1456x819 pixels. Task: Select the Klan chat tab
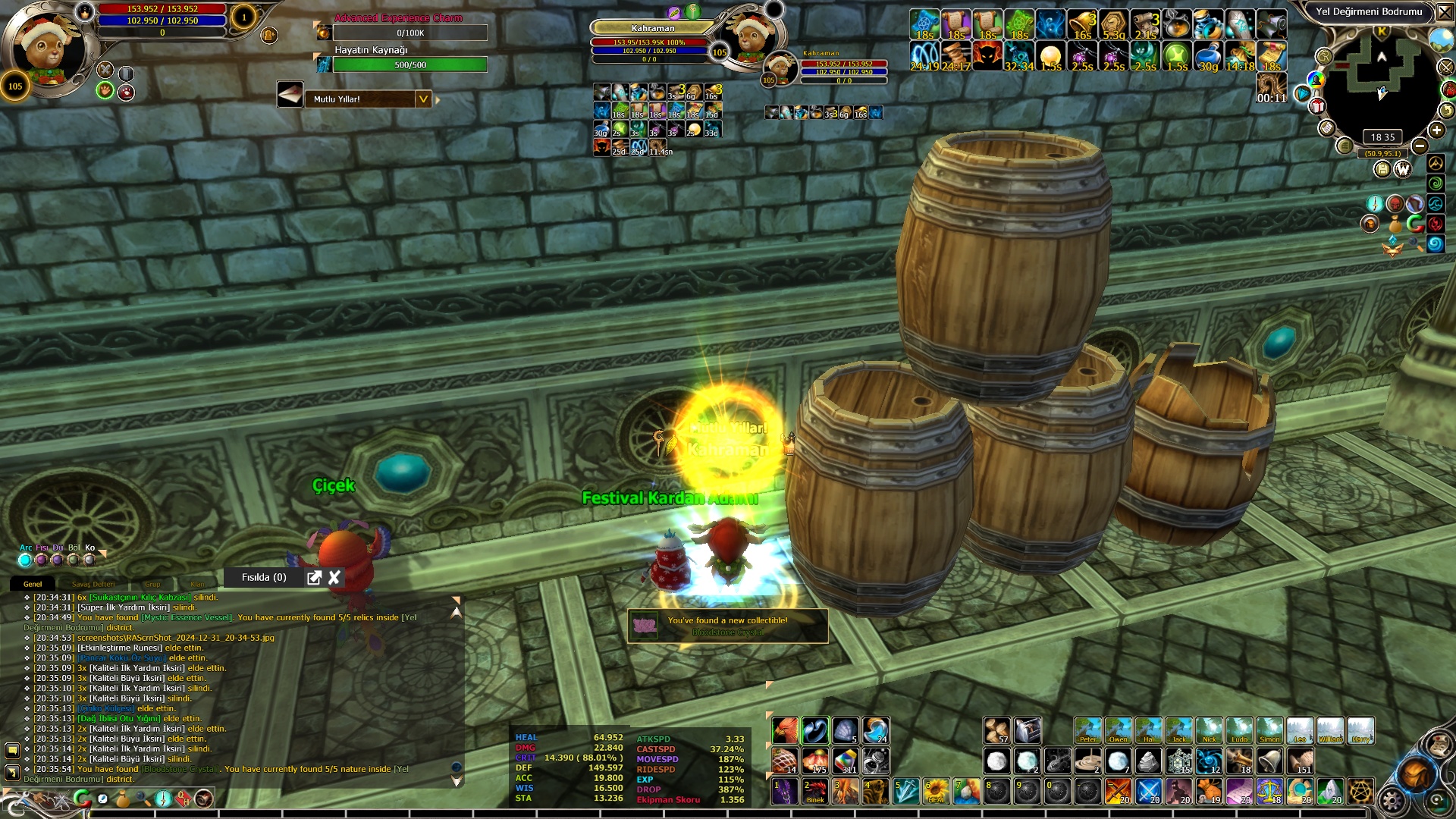click(197, 584)
